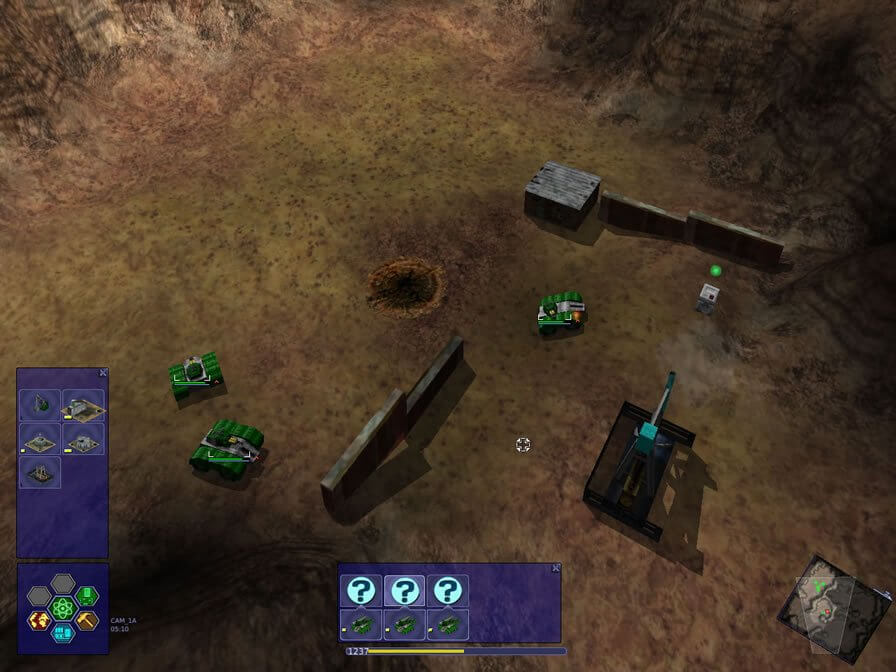Image resolution: width=896 pixels, height=672 pixels.
Task: Select the green atom hexagon button
Action: [x=63, y=607]
